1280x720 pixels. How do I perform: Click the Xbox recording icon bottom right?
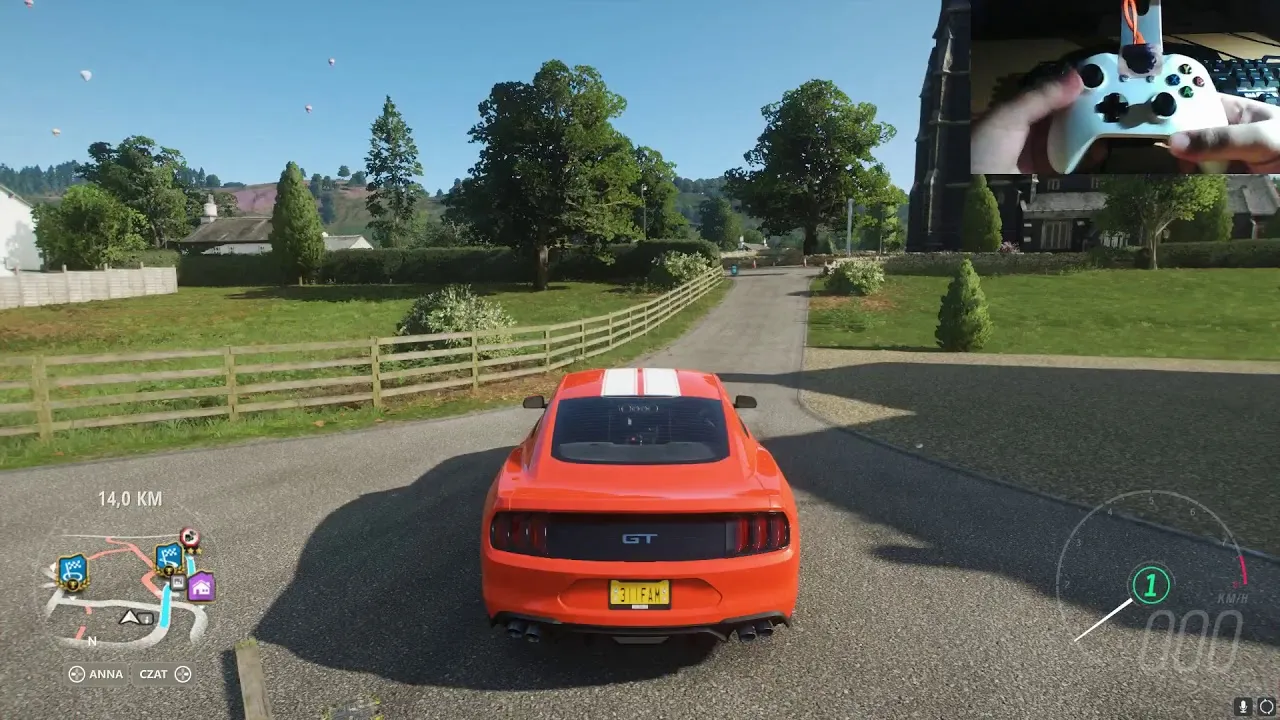1266,707
